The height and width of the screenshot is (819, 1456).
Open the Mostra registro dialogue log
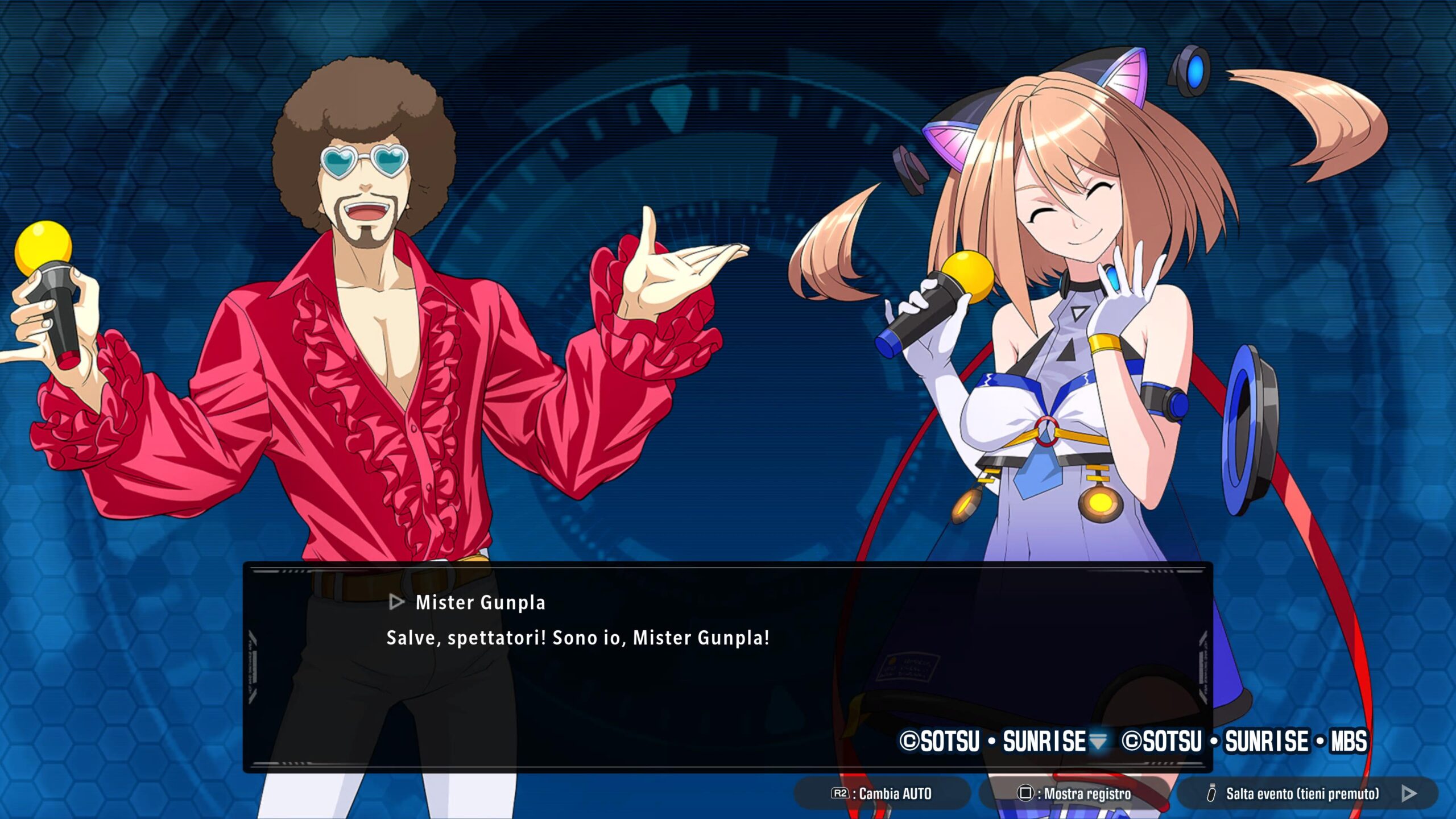(x=1074, y=793)
